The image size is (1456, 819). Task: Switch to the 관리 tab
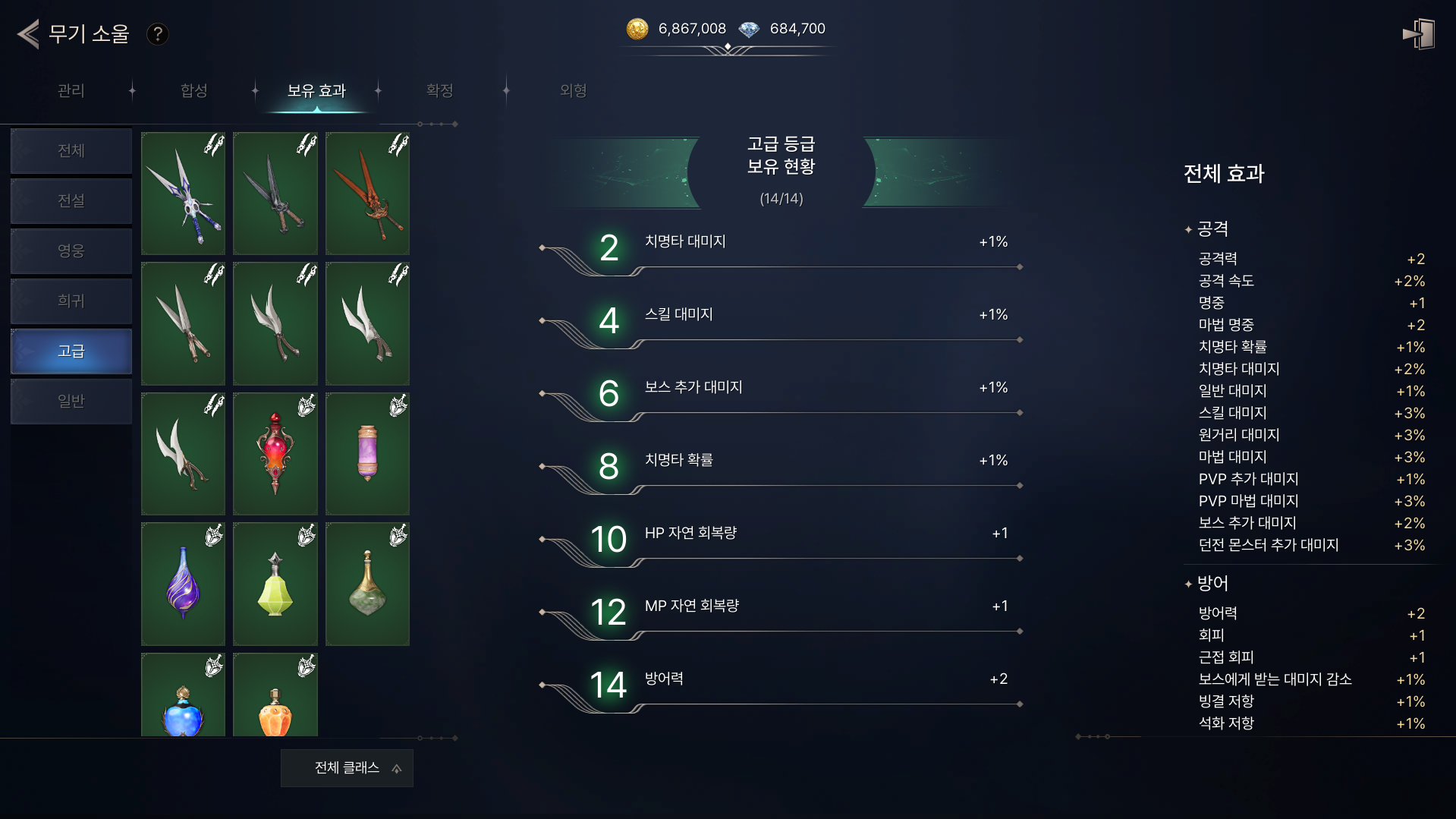(x=71, y=91)
